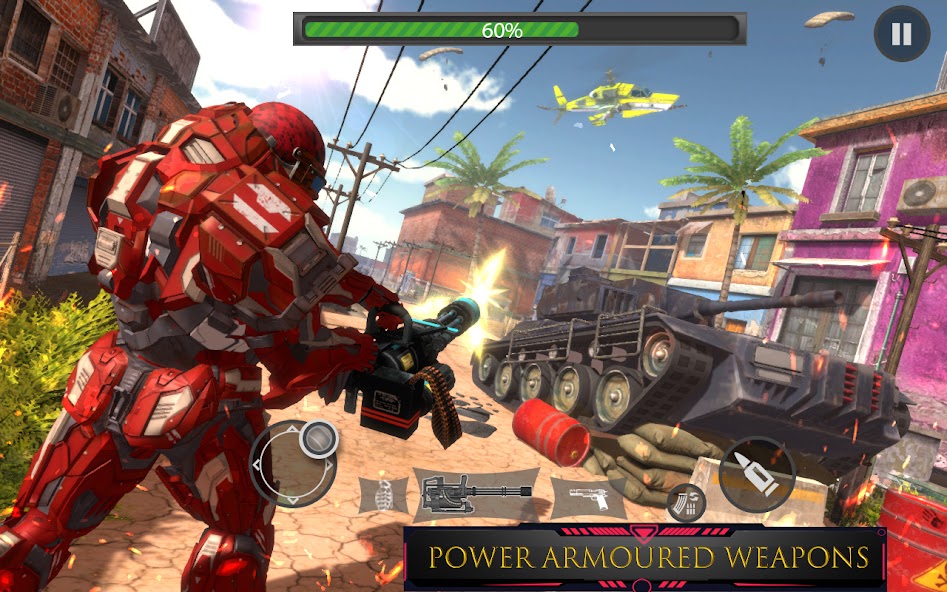947x592 pixels.
Task: Tap the bullet fire button
Action: [757, 473]
